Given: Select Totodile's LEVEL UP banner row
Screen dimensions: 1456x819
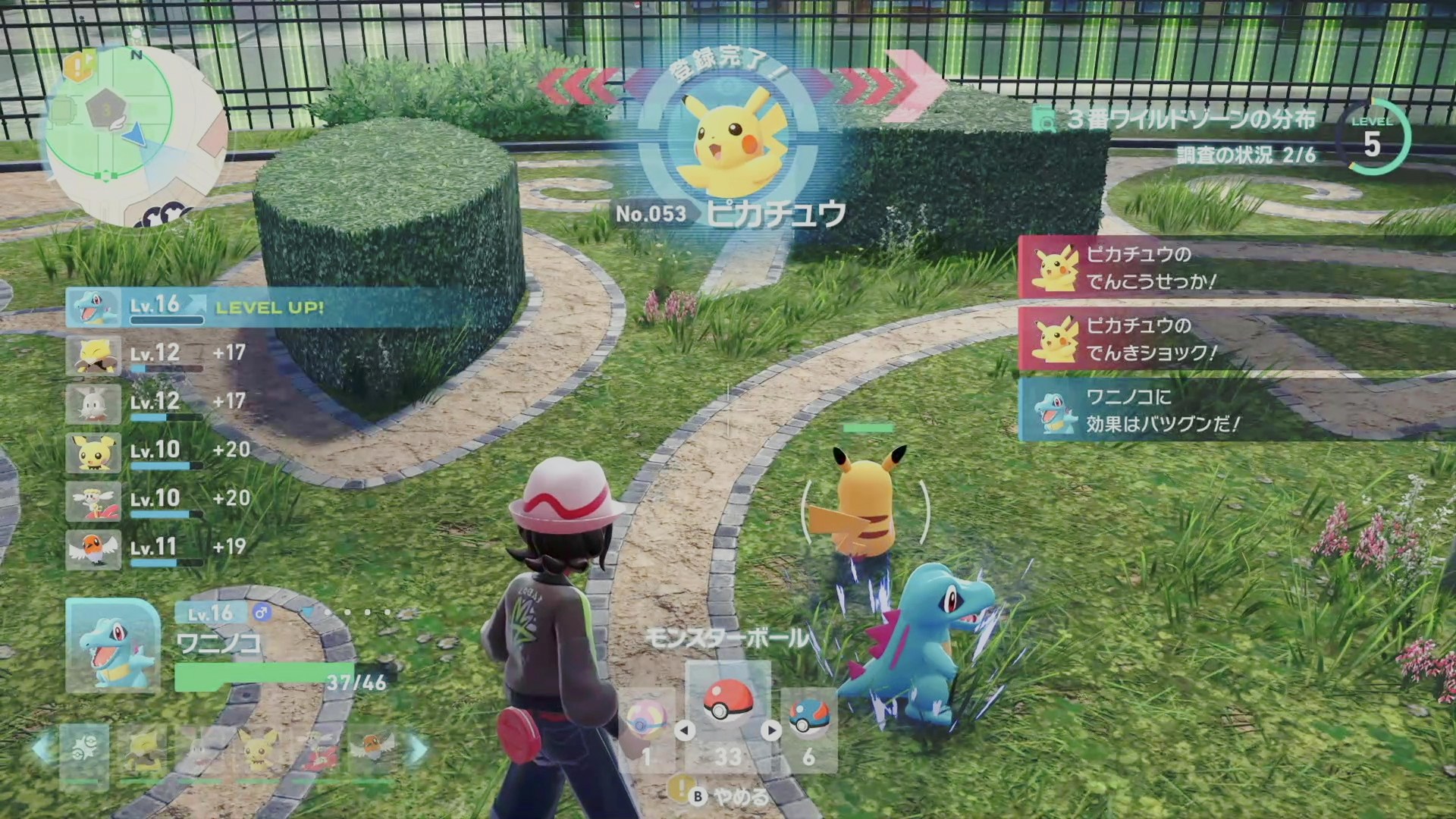Looking at the screenshot, I should click(265, 307).
